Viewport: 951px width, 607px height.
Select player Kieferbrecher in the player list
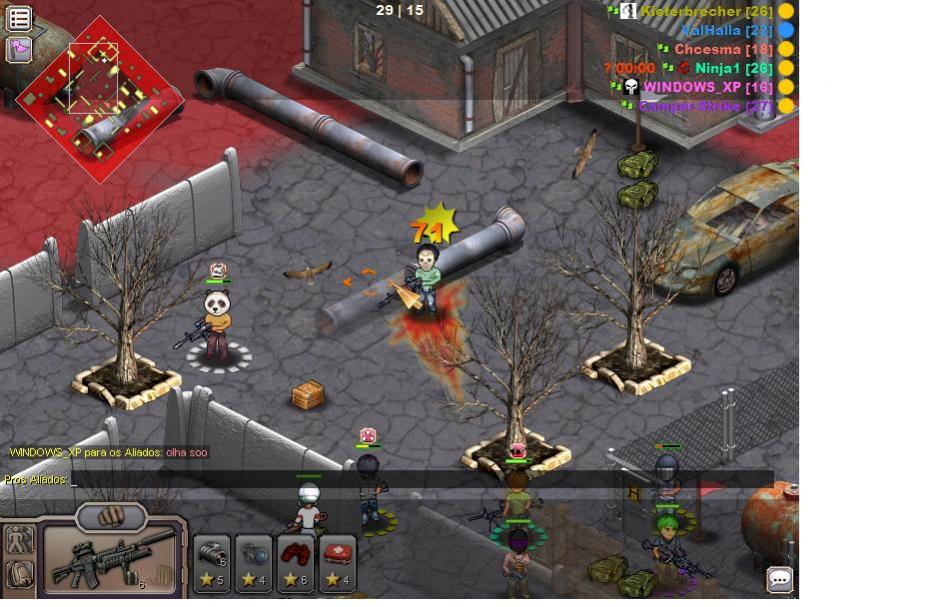(x=705, y=11)
